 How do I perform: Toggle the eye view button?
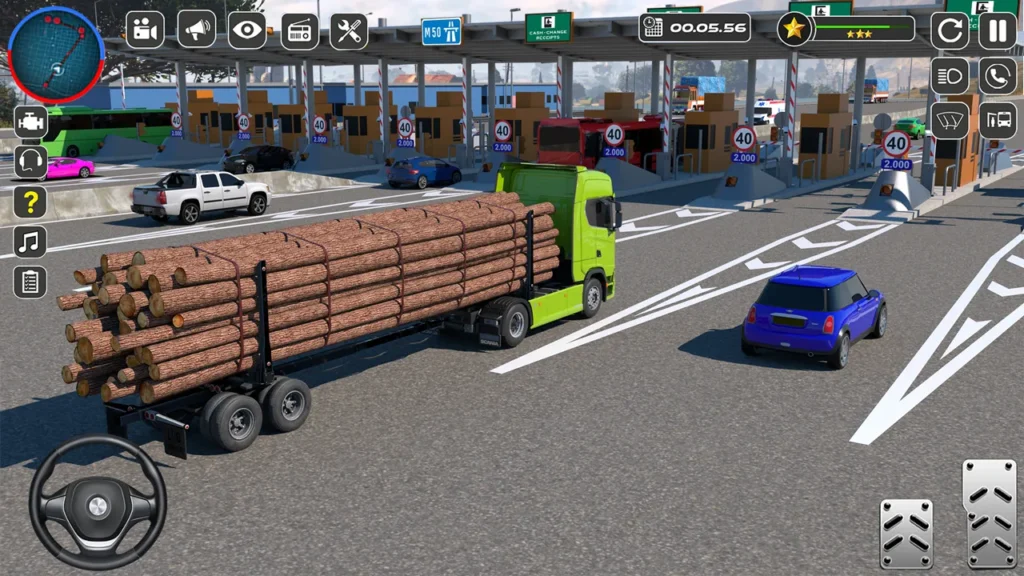[x=247, y=30]
